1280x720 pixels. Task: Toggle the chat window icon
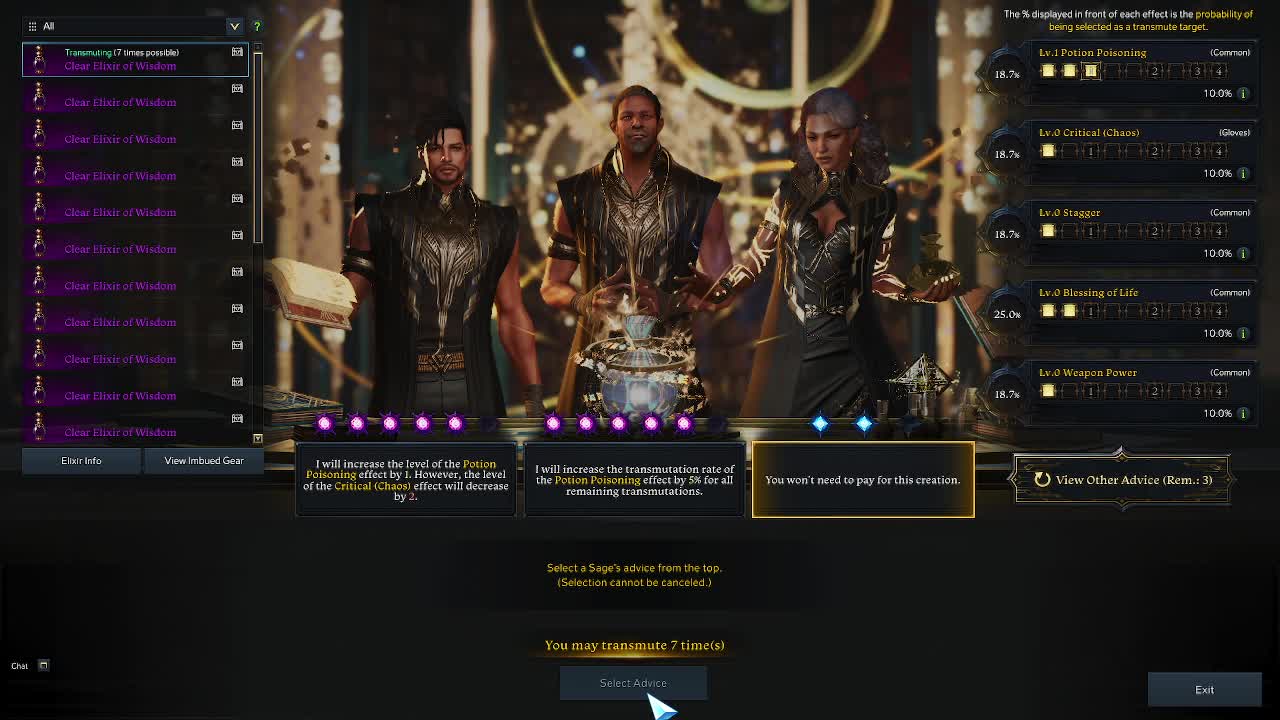click(x=43, y=666)
